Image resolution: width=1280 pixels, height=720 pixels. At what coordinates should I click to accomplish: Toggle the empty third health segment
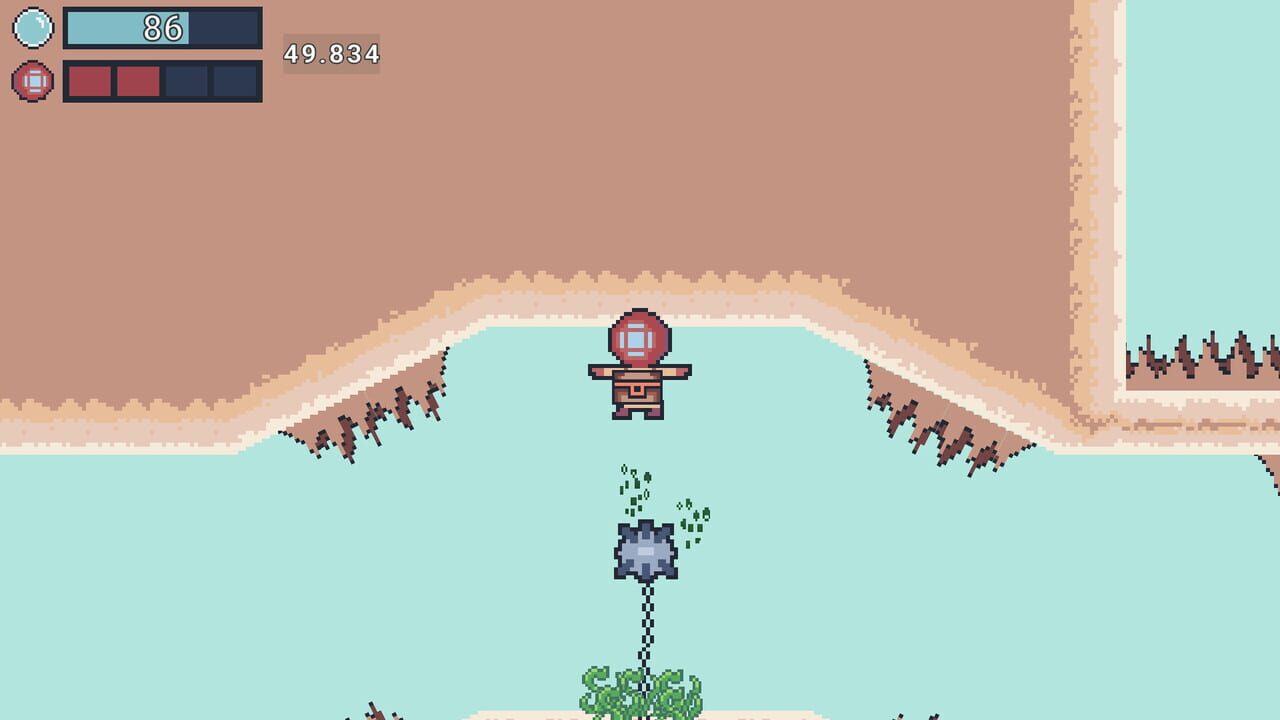[185, 79]
